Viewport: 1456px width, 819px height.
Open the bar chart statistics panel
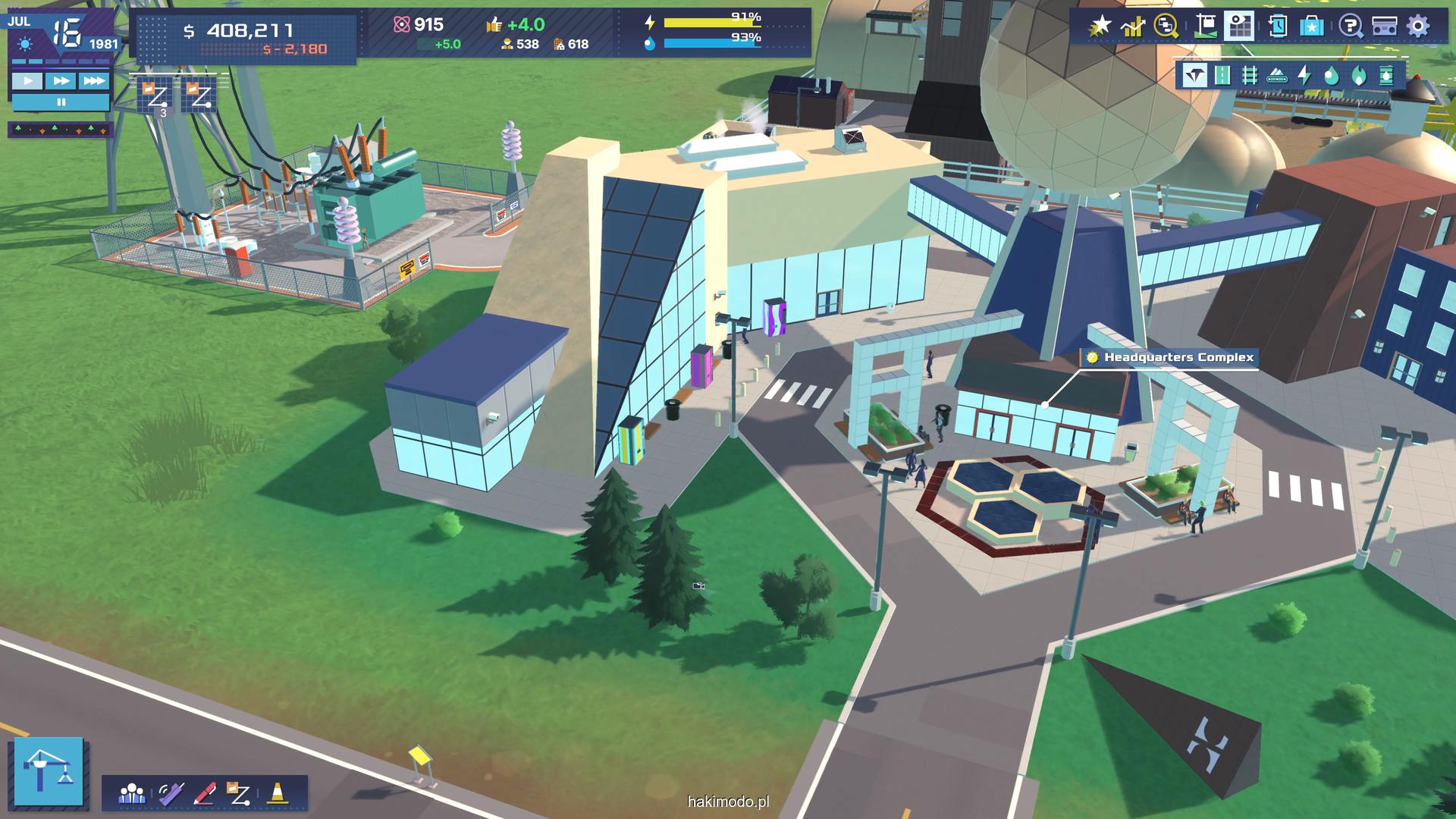(1133, 27)
